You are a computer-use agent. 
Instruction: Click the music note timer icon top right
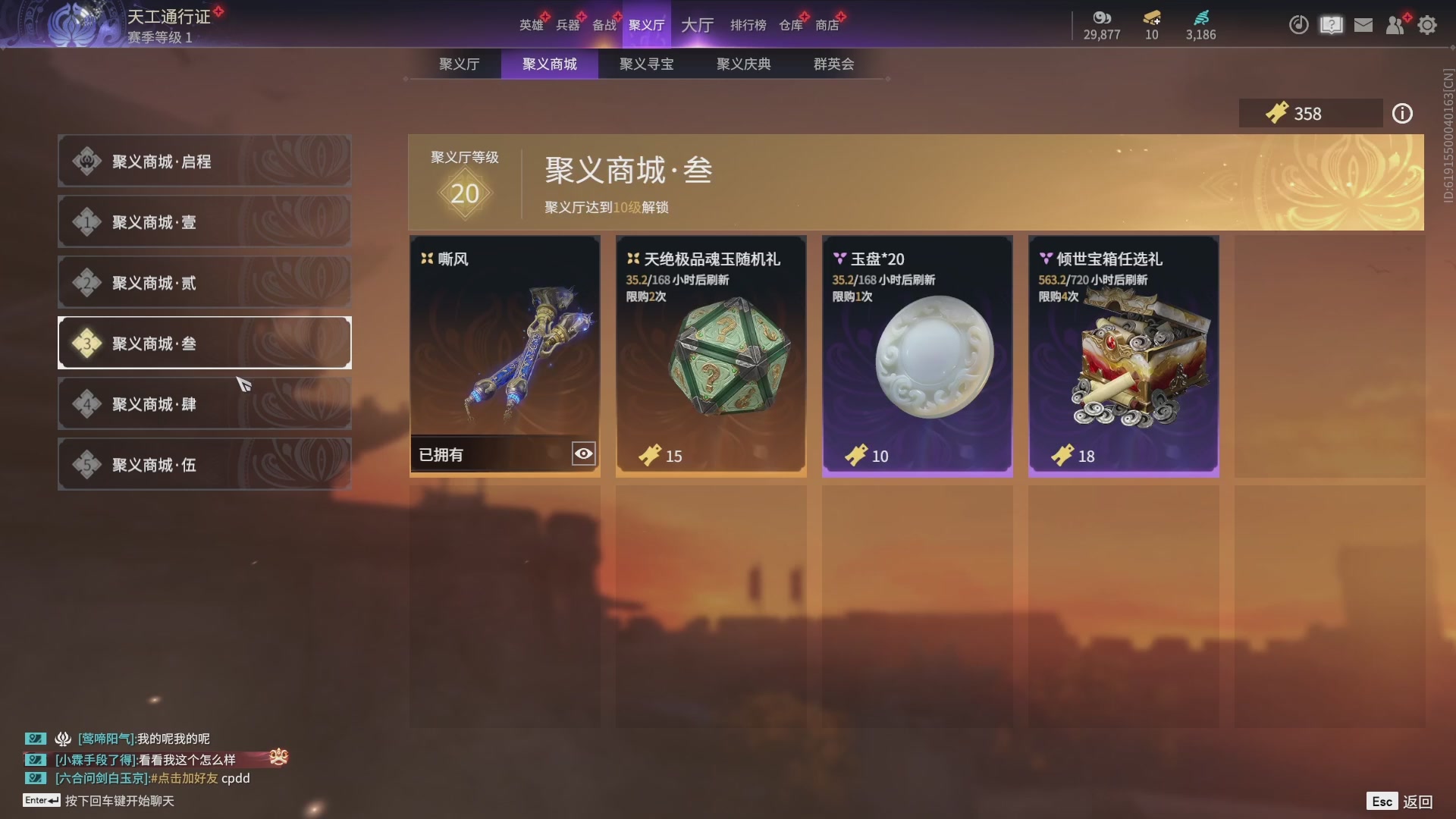tap(1298, 25)
